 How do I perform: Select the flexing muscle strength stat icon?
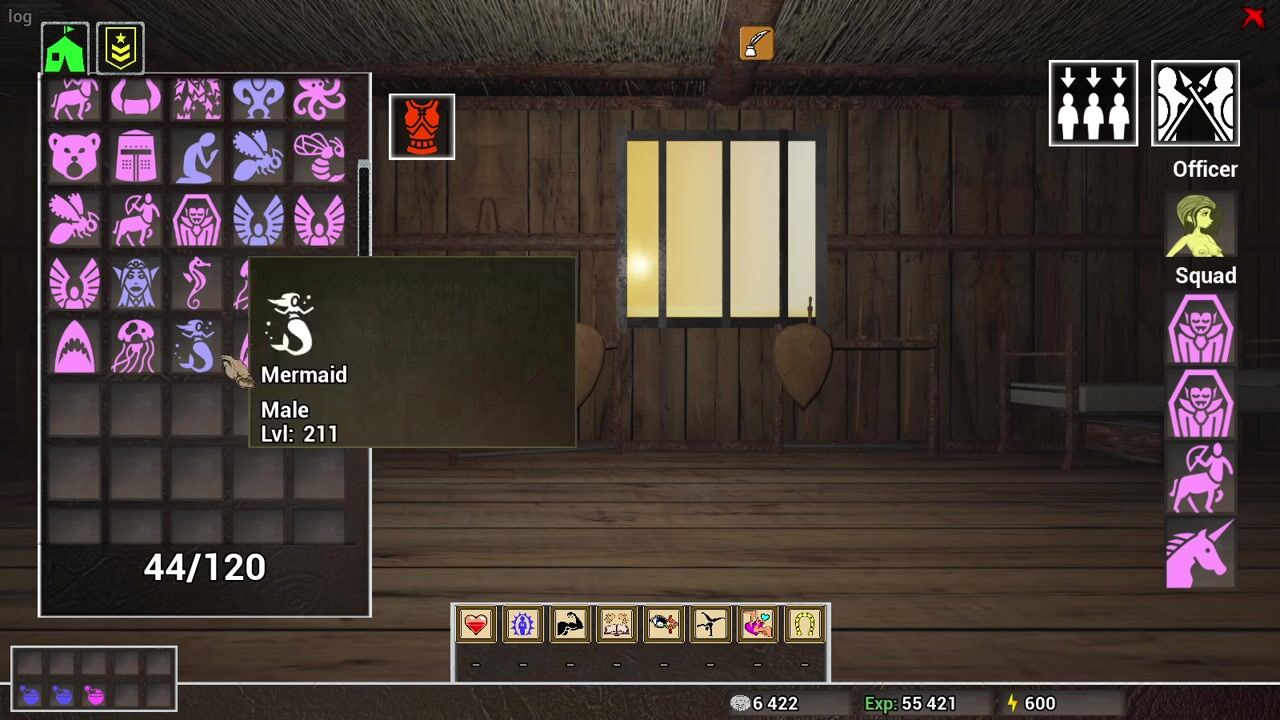tap(570, 625)
